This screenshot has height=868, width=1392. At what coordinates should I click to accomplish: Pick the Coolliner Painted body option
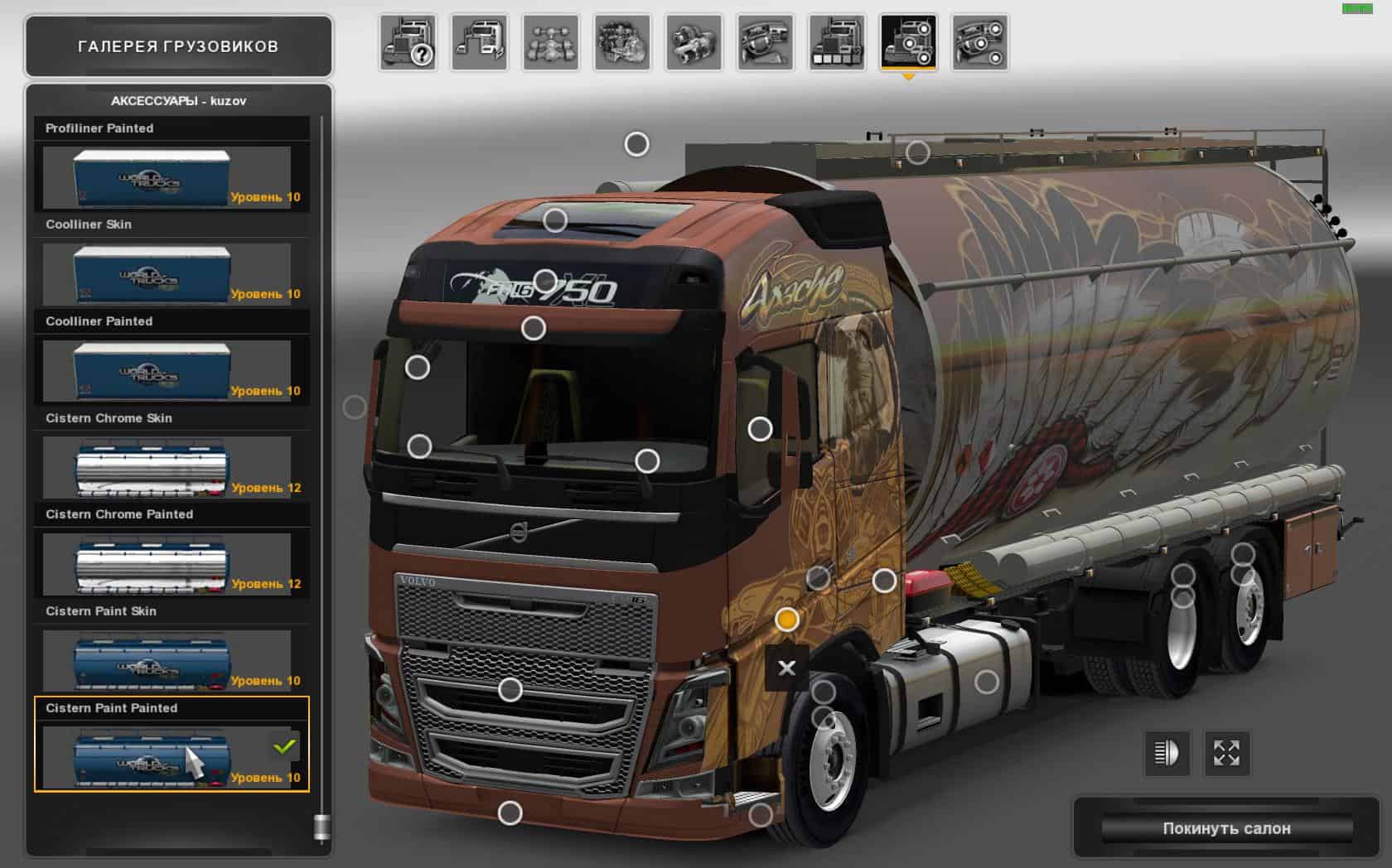point(167,370)
